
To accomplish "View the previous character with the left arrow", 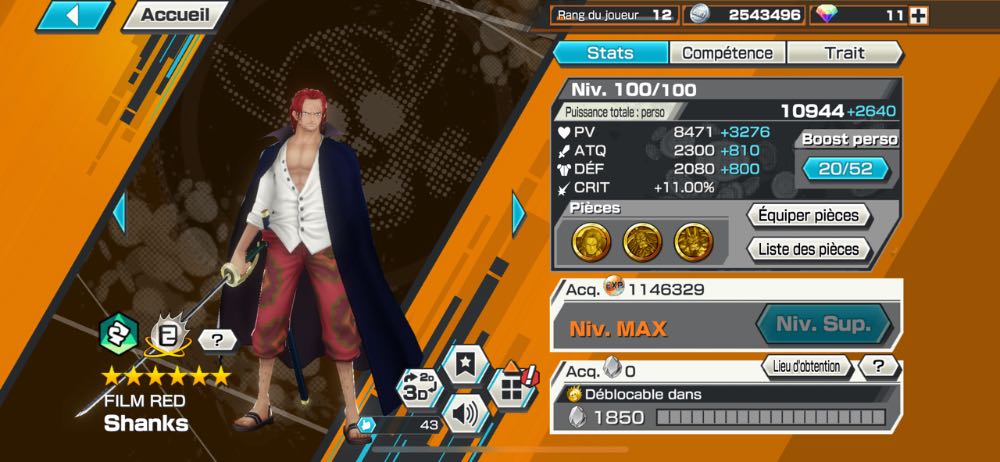I will [x=119, y=213].
